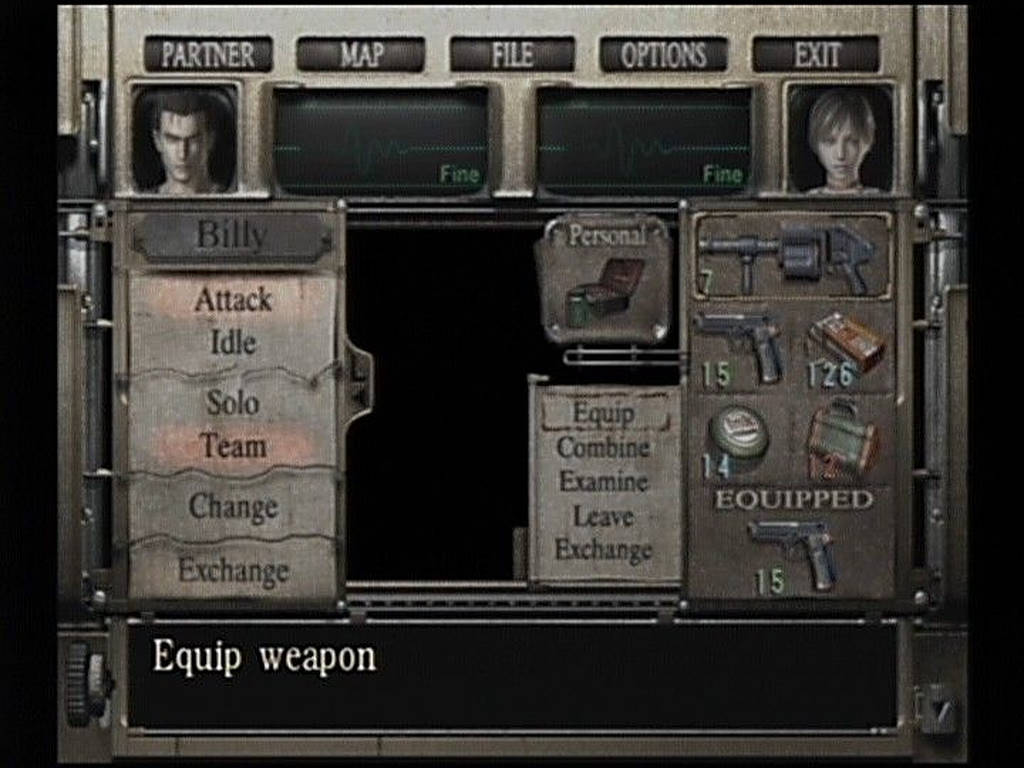Set partner behavior to Attack
1024x768 pixels.
coord(233,299)
